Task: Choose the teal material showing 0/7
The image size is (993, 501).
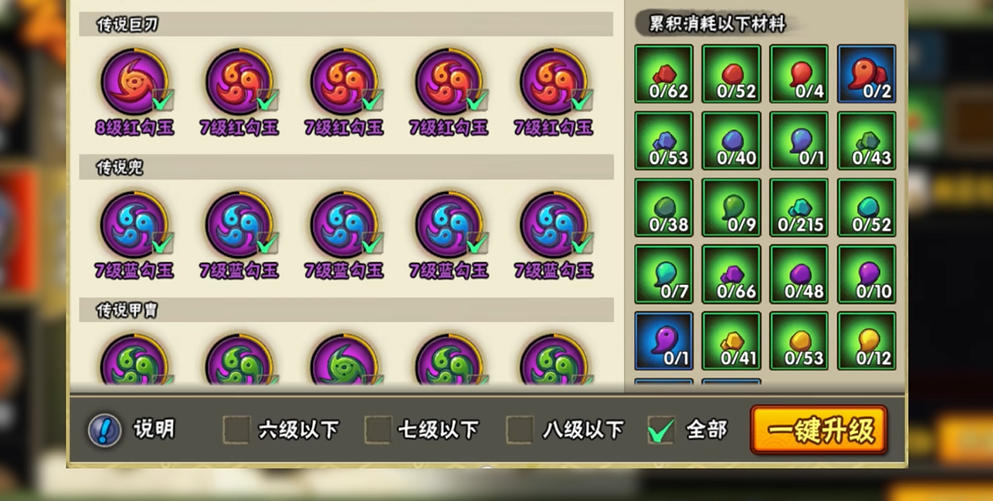Action: pos(663,275)
